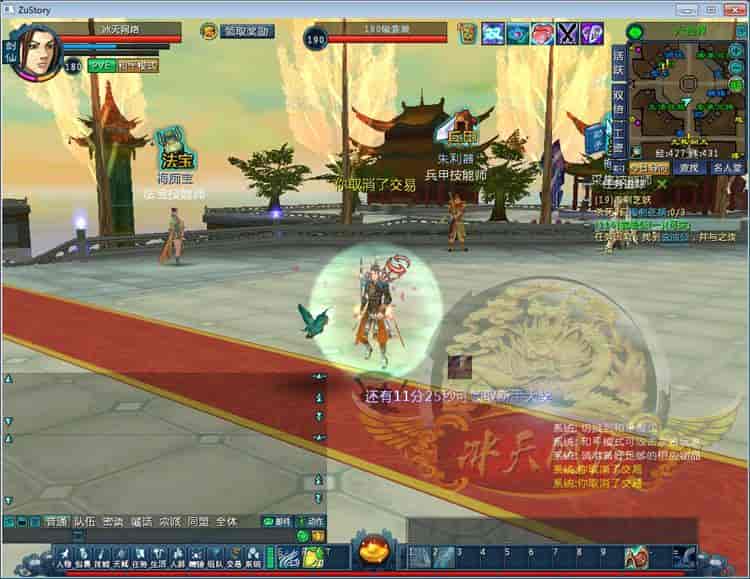
Task: Click the crossed swords buff icon
Action: pos(568,34)
